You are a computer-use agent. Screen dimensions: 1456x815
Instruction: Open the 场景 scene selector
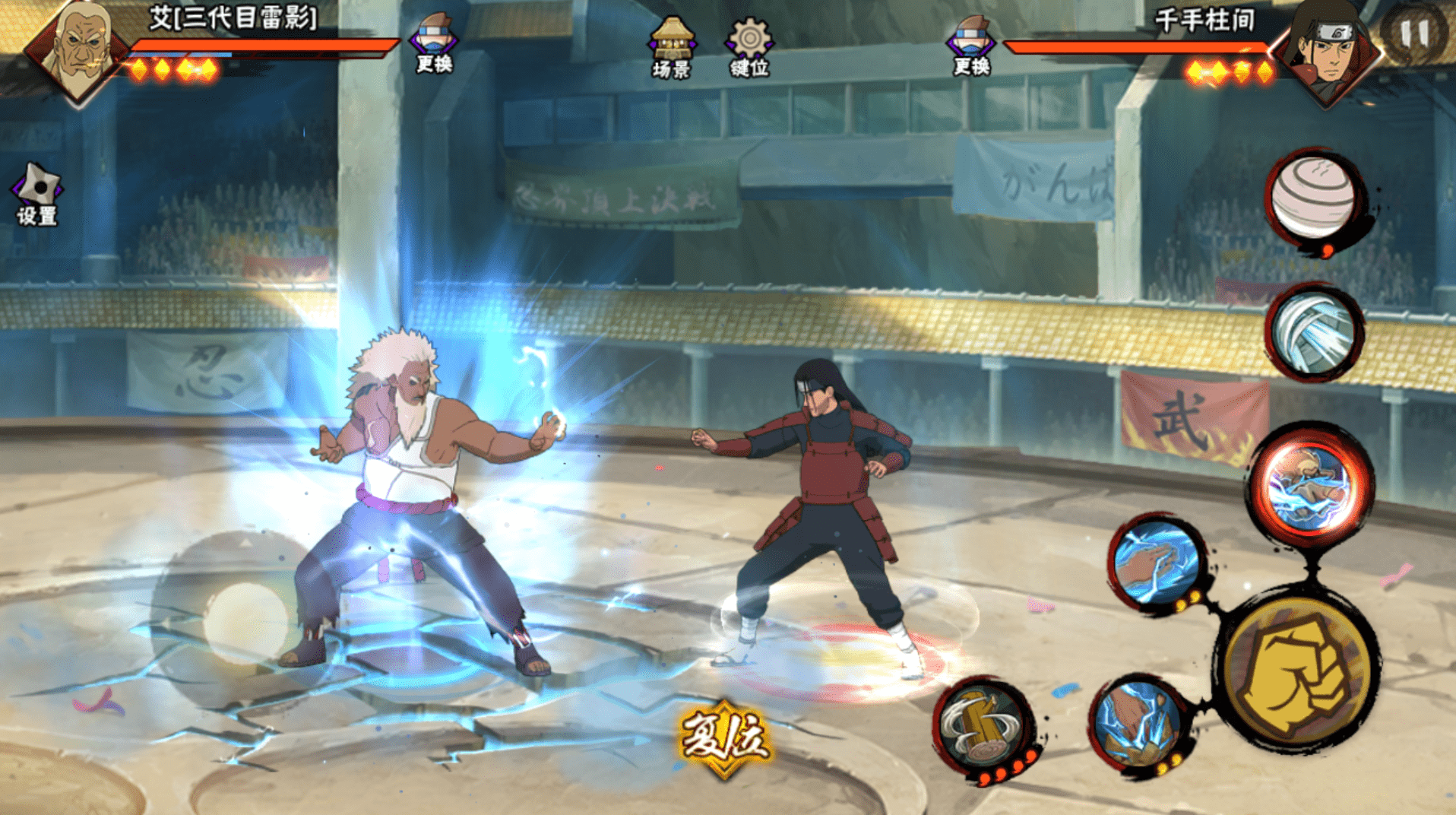[x=671, y=46]
